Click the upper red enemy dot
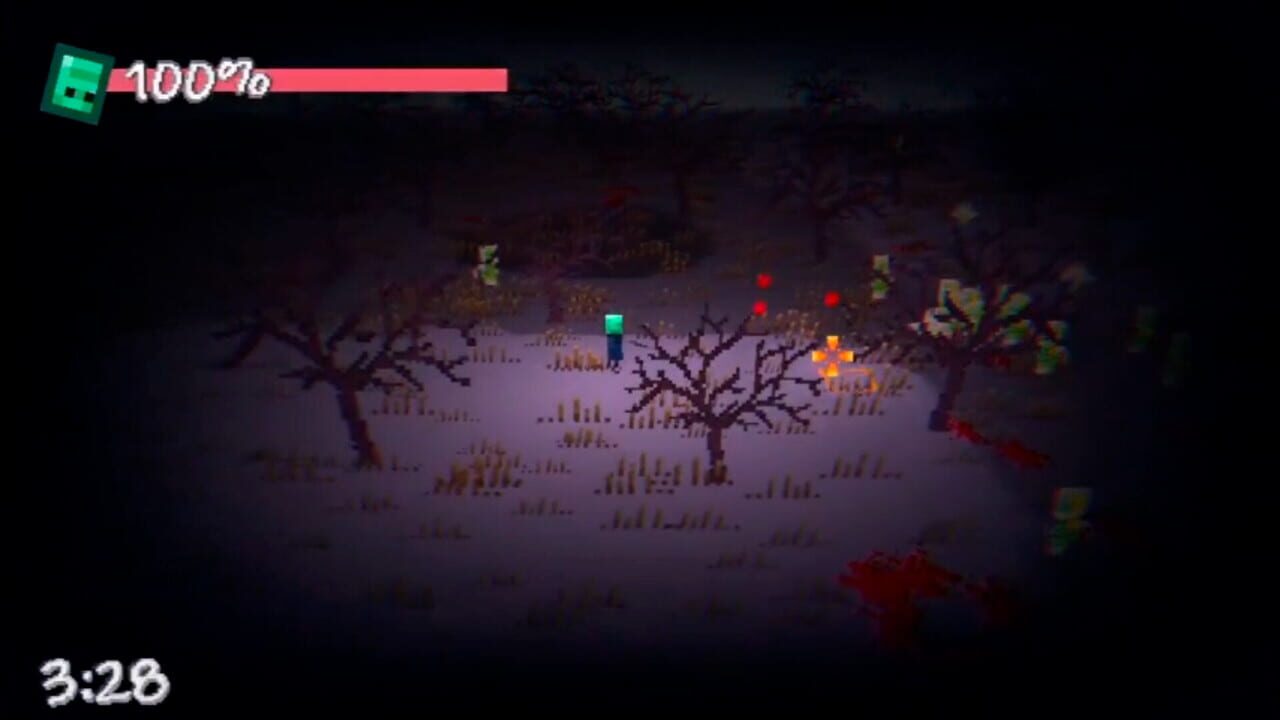The width and height of the screenshot is (1280, 720). coord(764,280)
